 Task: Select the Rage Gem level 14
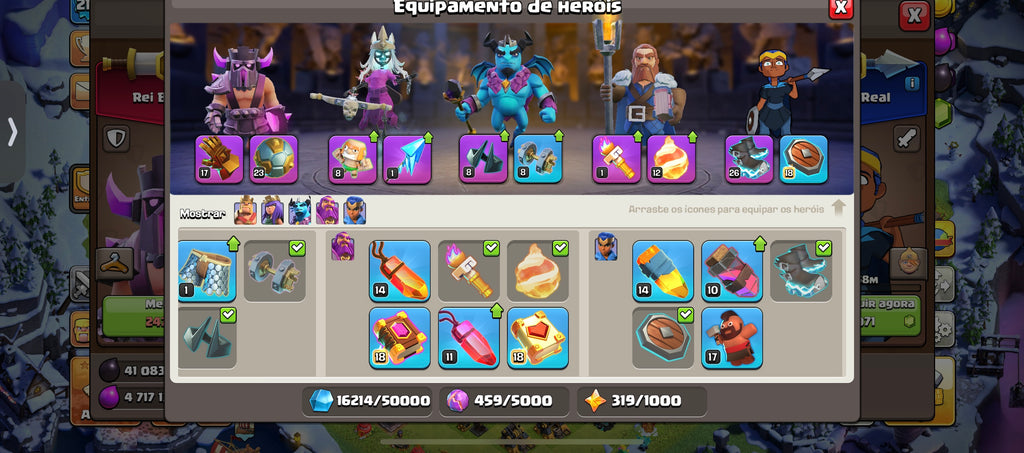pos(400,271)
